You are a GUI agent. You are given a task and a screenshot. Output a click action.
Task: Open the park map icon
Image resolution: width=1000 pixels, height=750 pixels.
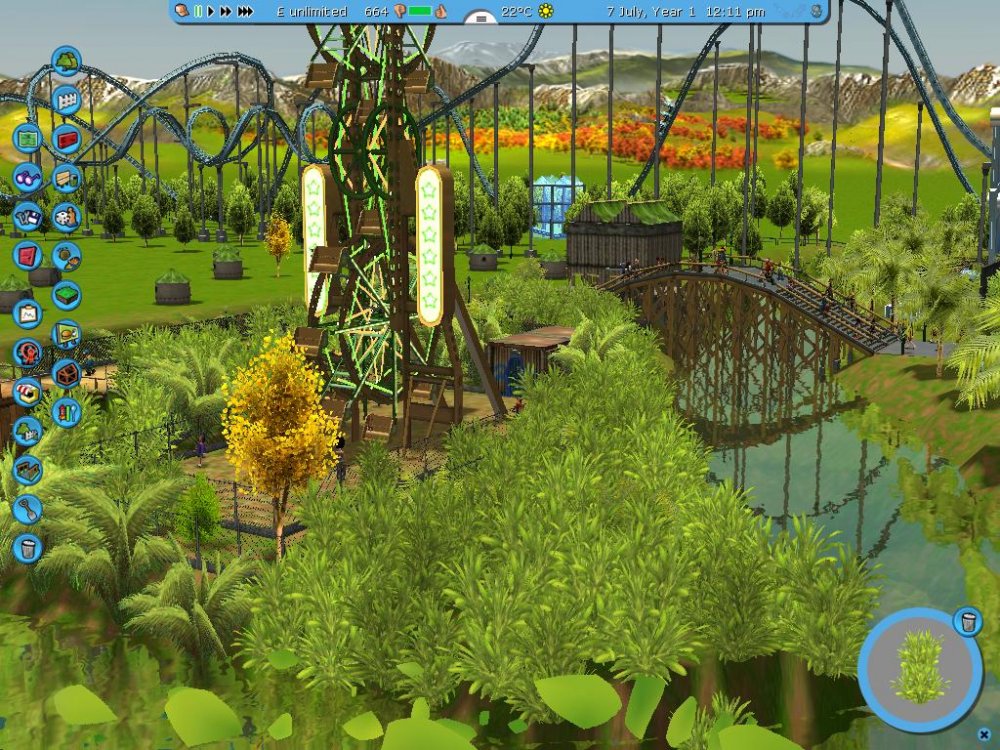tap(27, 137)
